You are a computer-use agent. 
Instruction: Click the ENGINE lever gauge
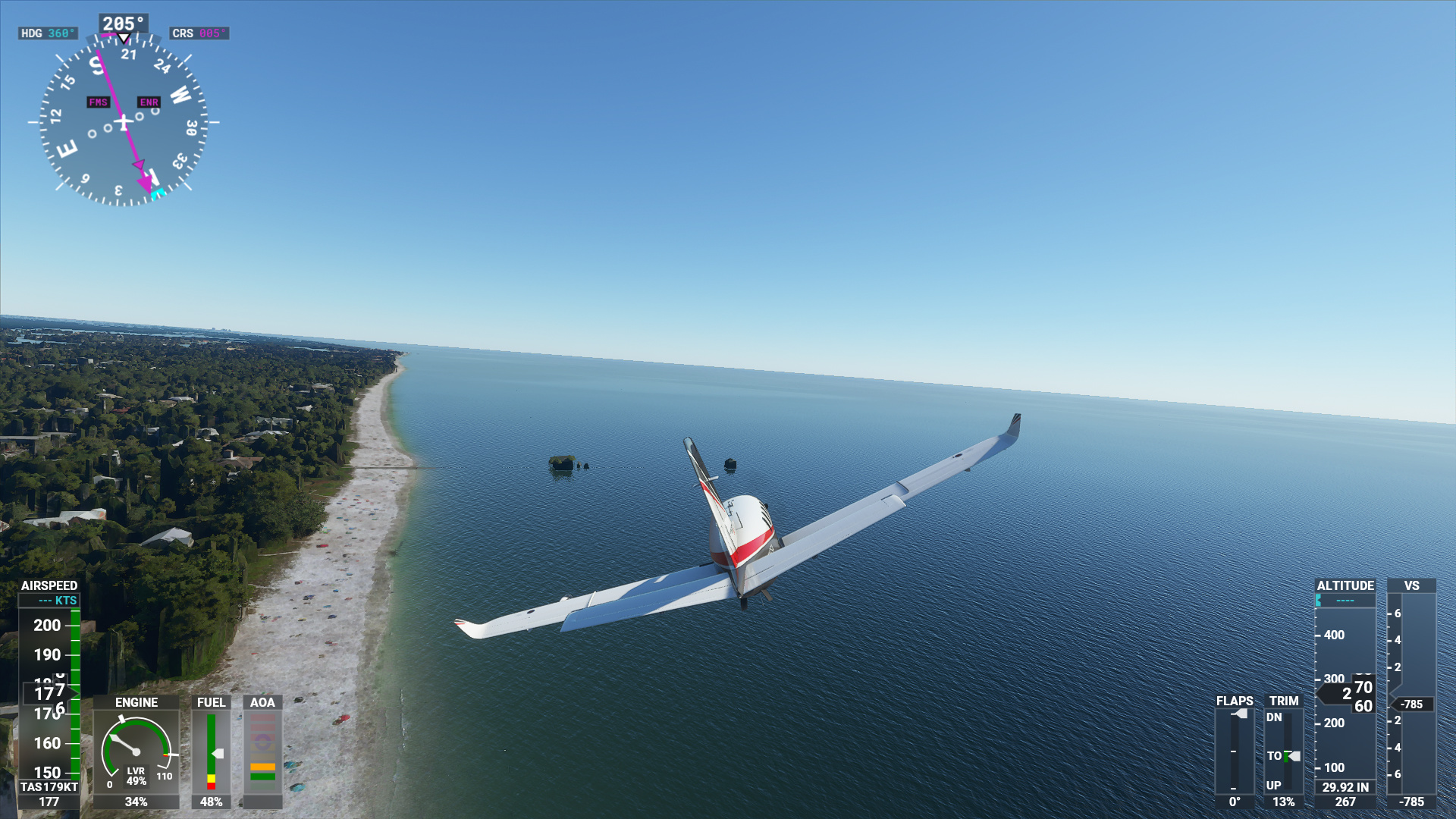(x=136, y=751)
